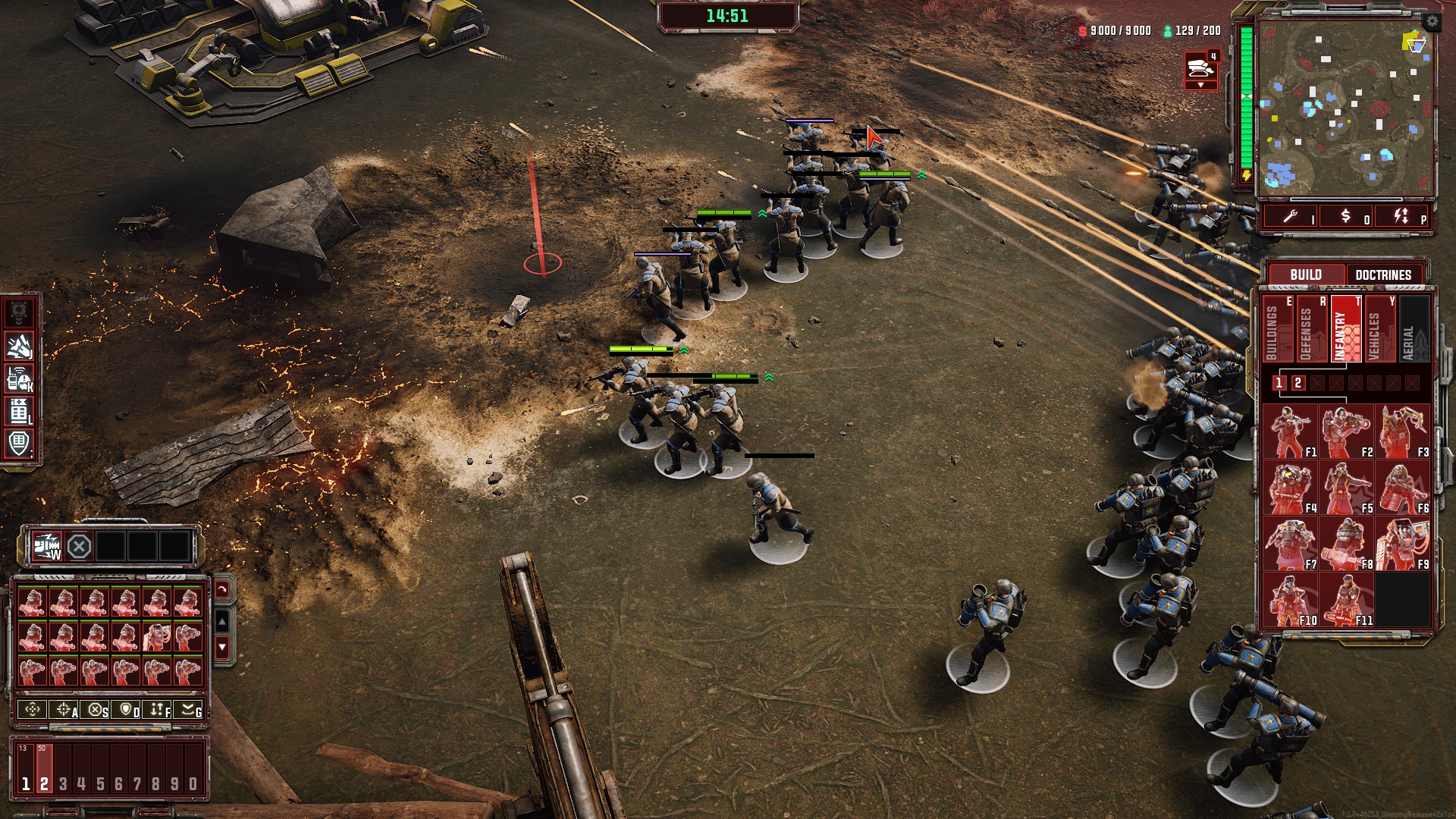Train the rocket launcher infantry marked F2
The width and height of the screenshot is (1456, 819).
coord(1345,431)
